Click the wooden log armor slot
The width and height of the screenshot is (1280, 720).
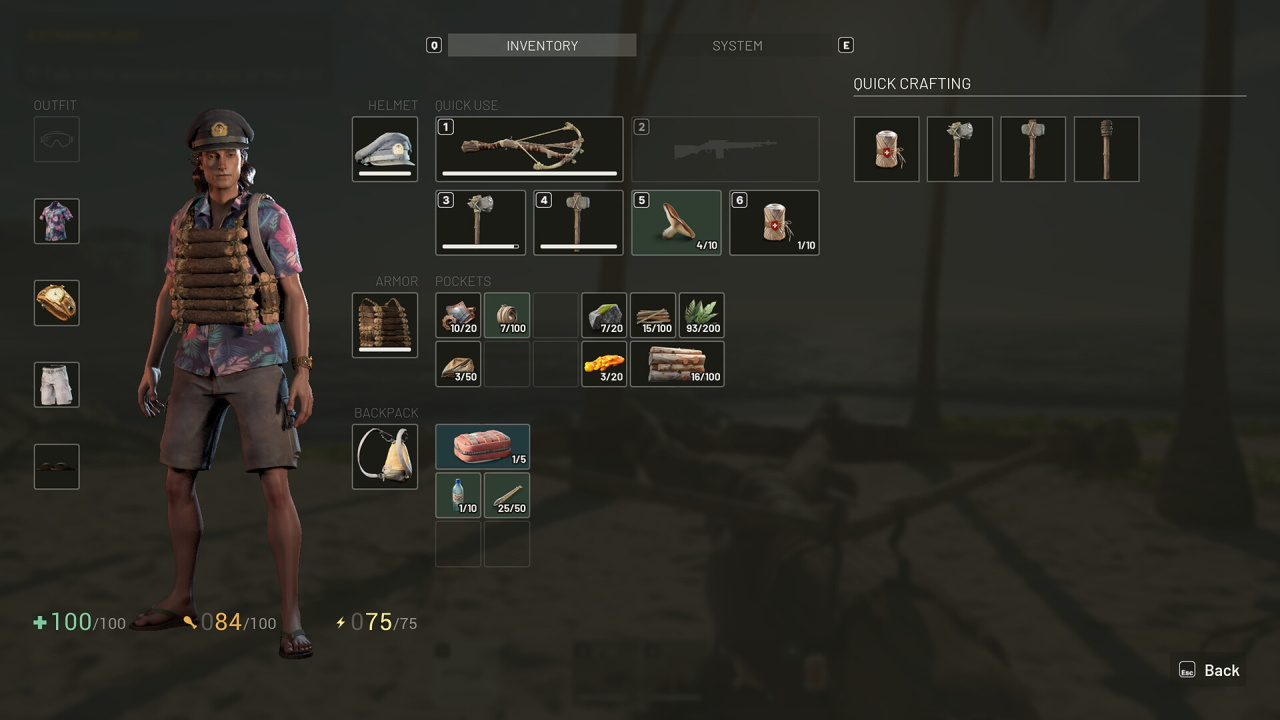click(385, 325)
